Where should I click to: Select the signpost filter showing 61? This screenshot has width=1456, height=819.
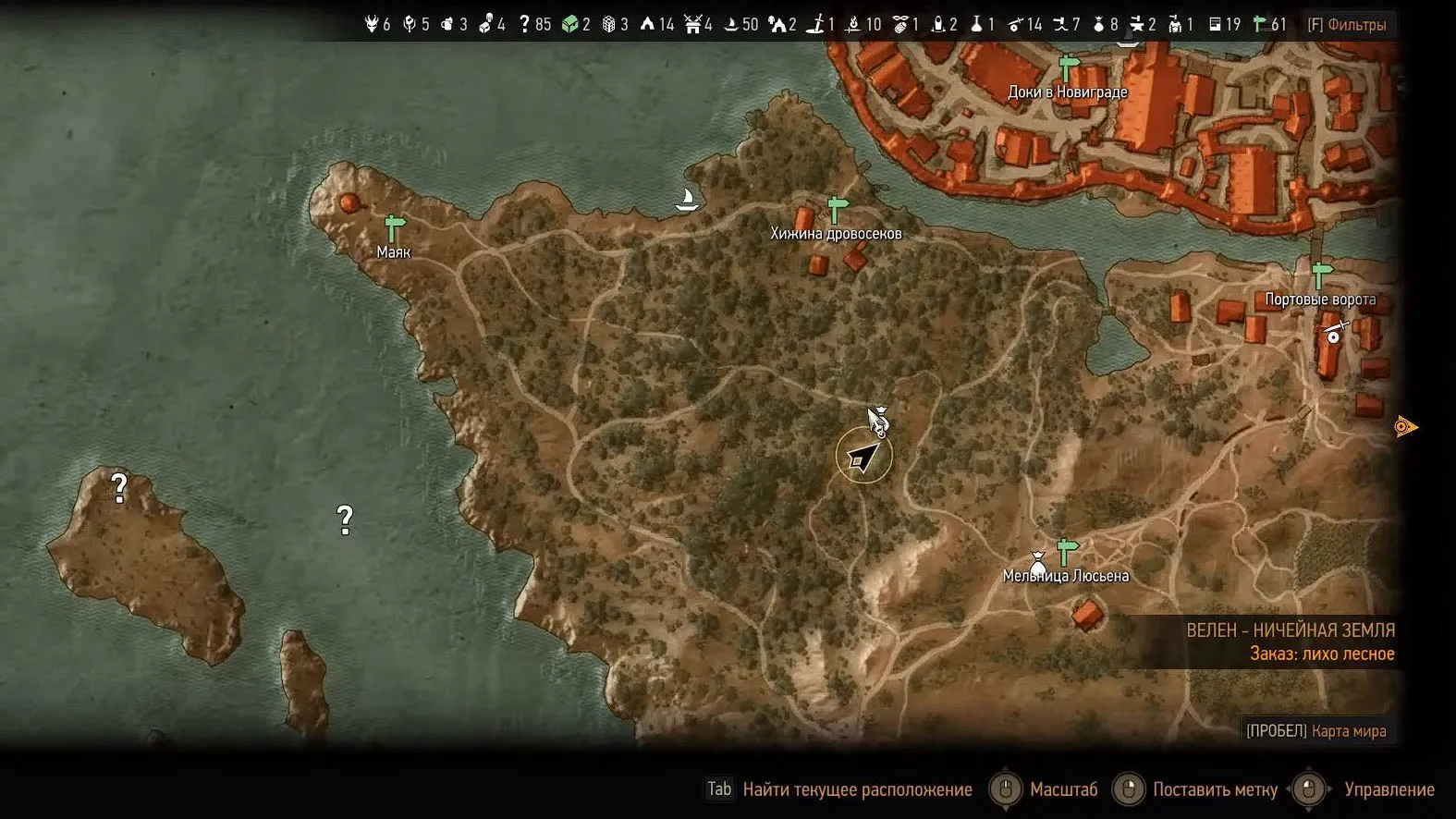(1269, 25)
